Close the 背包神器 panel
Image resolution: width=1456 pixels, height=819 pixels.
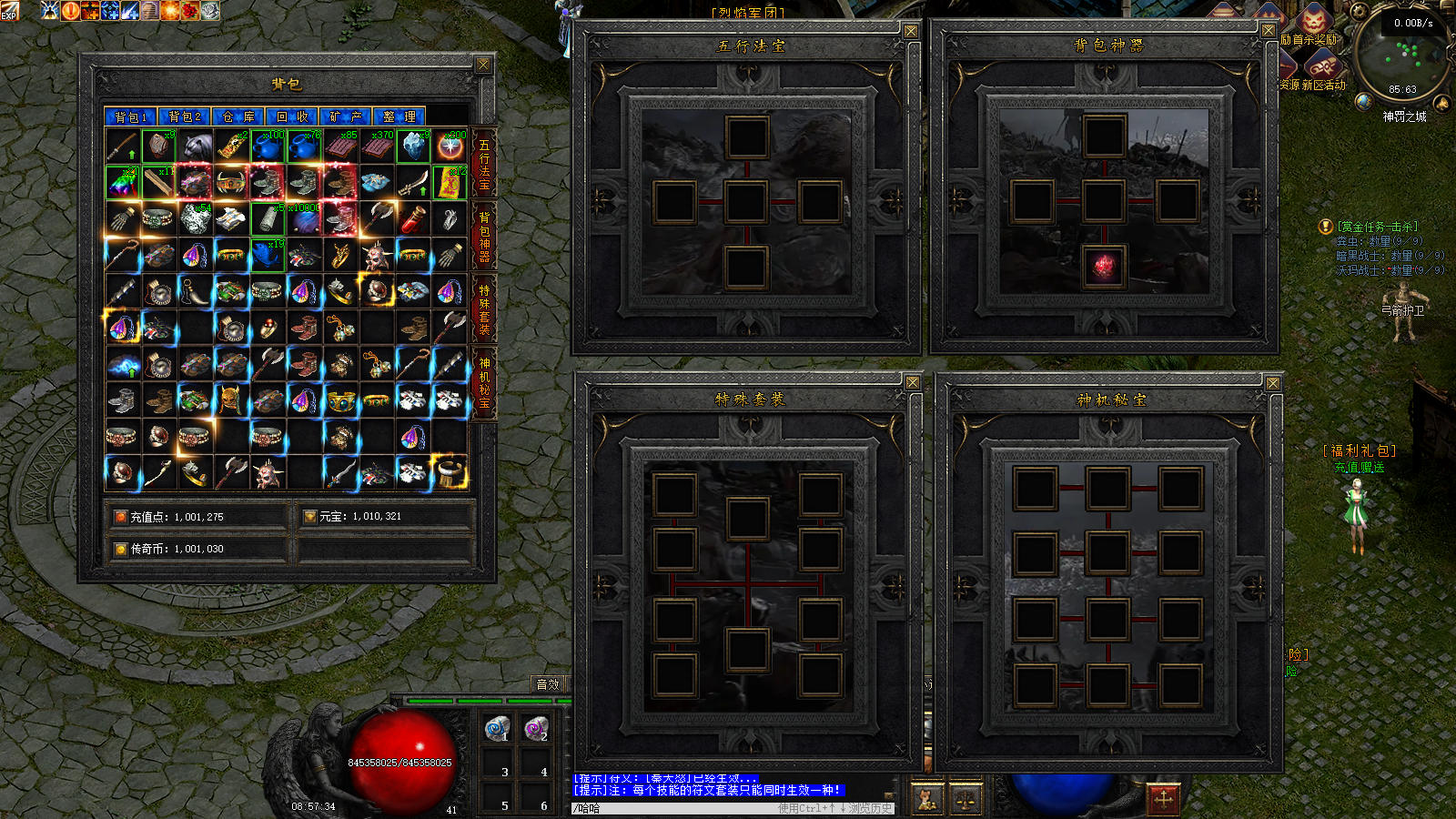coord(1269,31)
